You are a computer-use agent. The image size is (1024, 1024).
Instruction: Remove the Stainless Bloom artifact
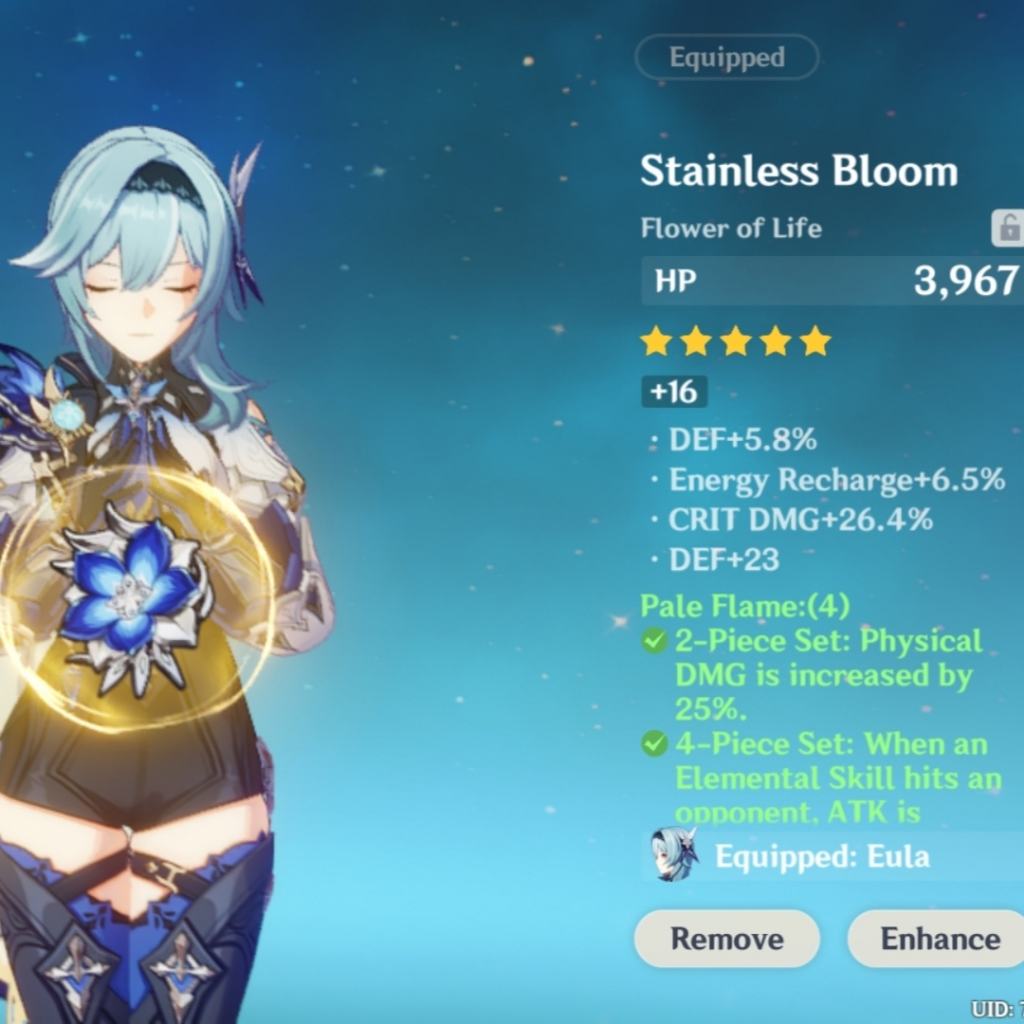(727, 939)
